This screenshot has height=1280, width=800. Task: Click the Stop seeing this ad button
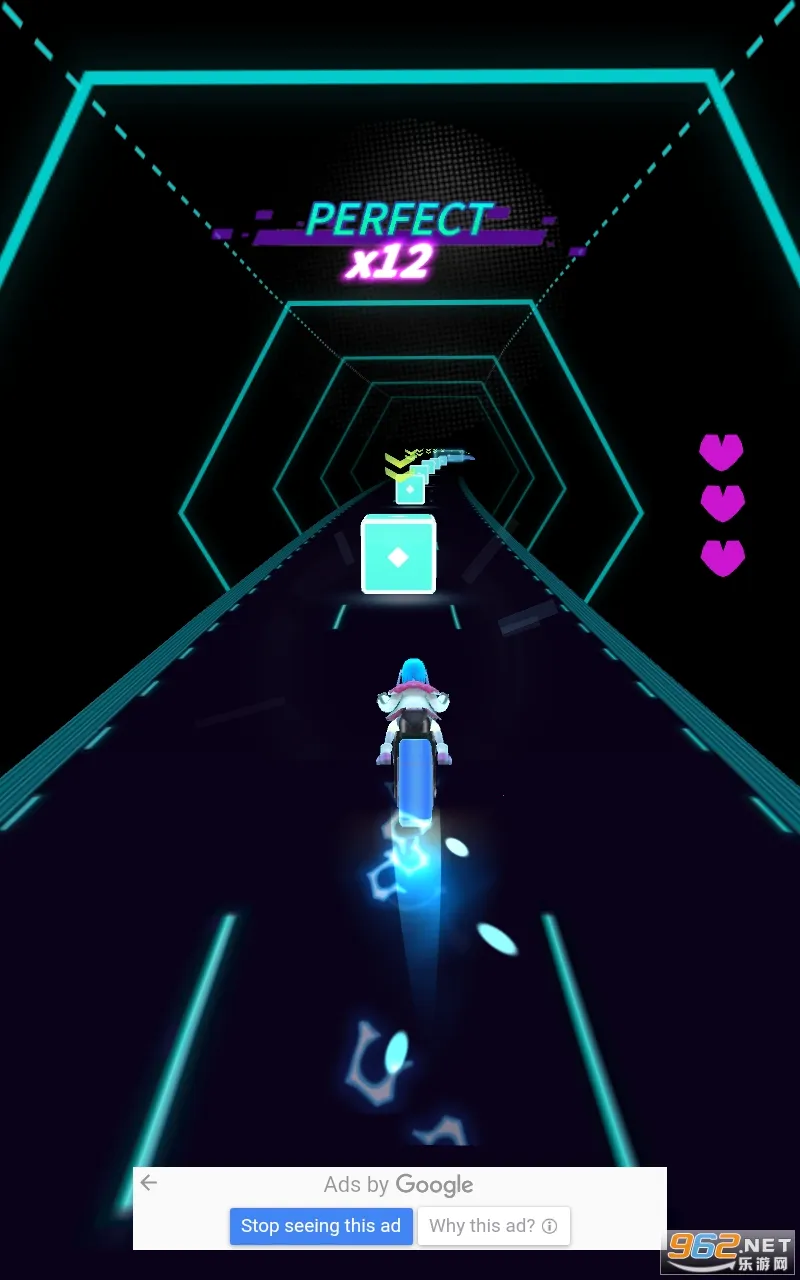(321, 1226)
